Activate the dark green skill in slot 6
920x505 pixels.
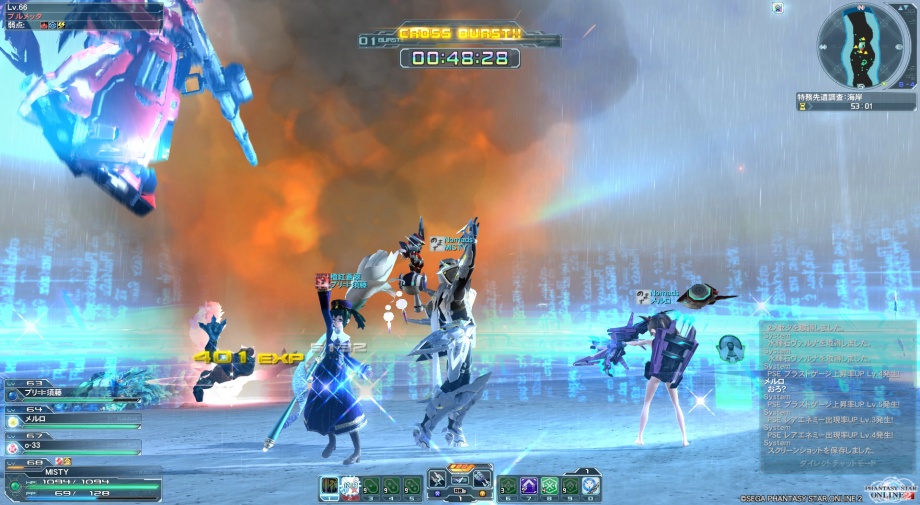tap(509, 486)
